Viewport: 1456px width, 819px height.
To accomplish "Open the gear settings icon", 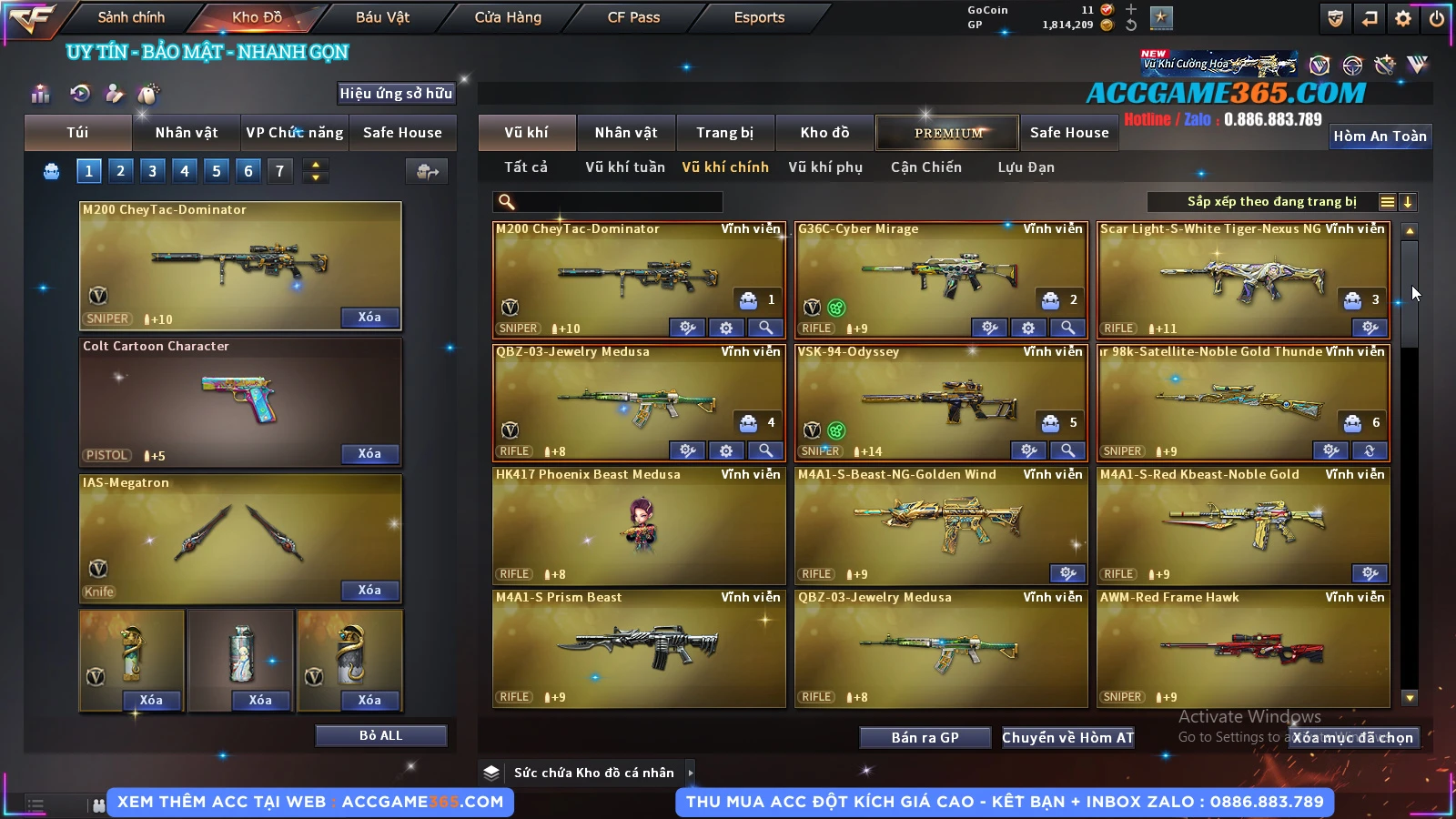I will pos(1403,18).
